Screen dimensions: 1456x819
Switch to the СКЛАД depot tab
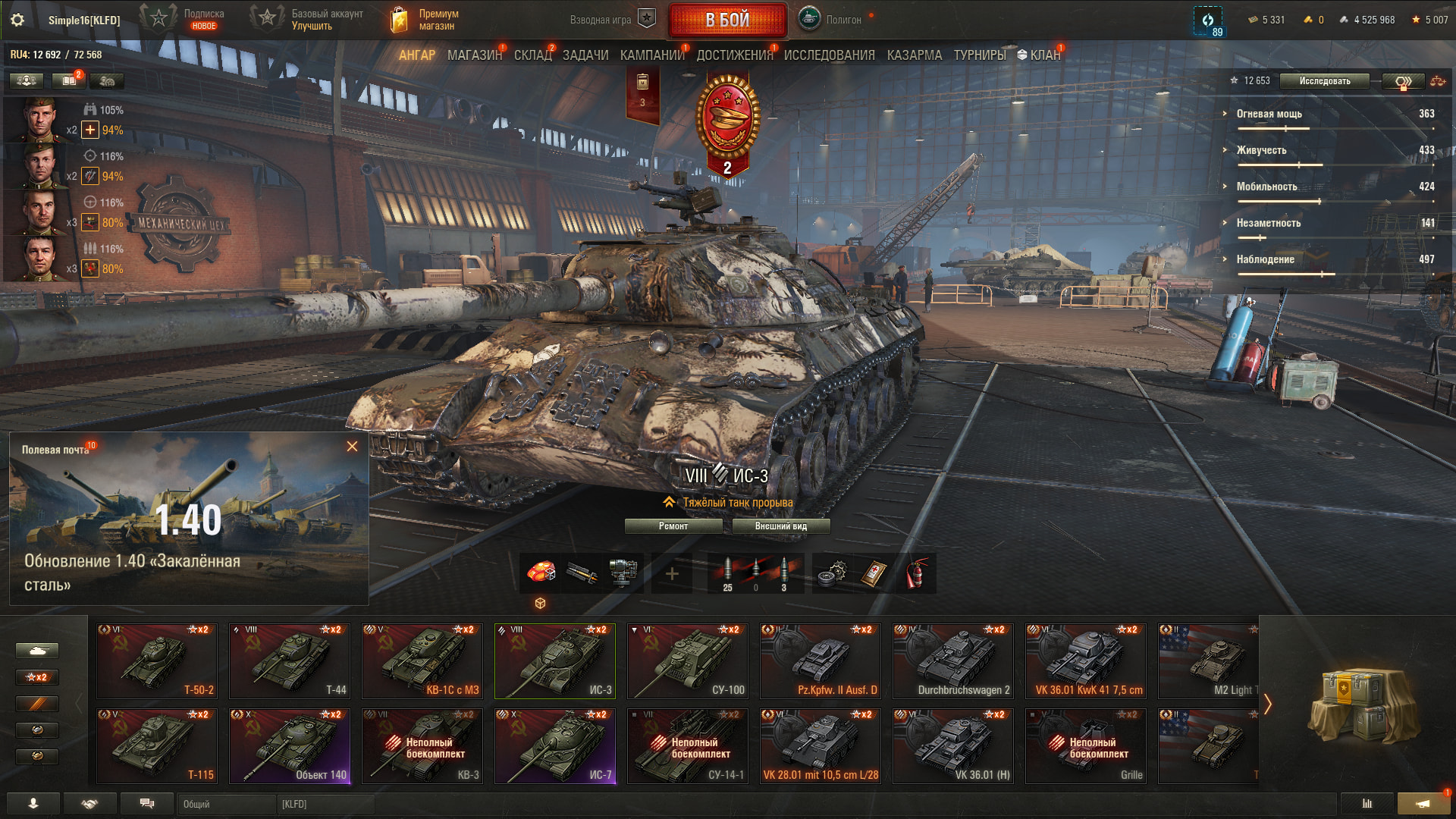(532, 55)
